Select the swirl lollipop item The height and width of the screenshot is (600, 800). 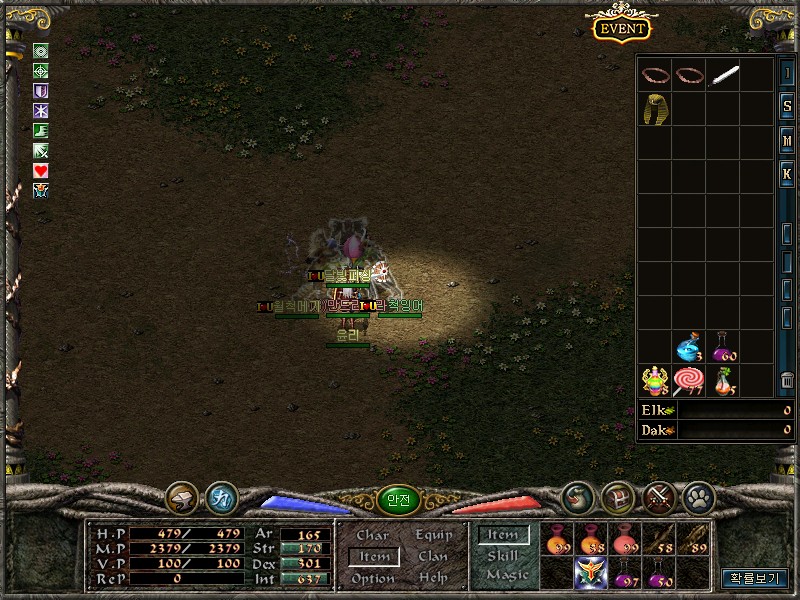pyautogui.click(x=688, y=381)
